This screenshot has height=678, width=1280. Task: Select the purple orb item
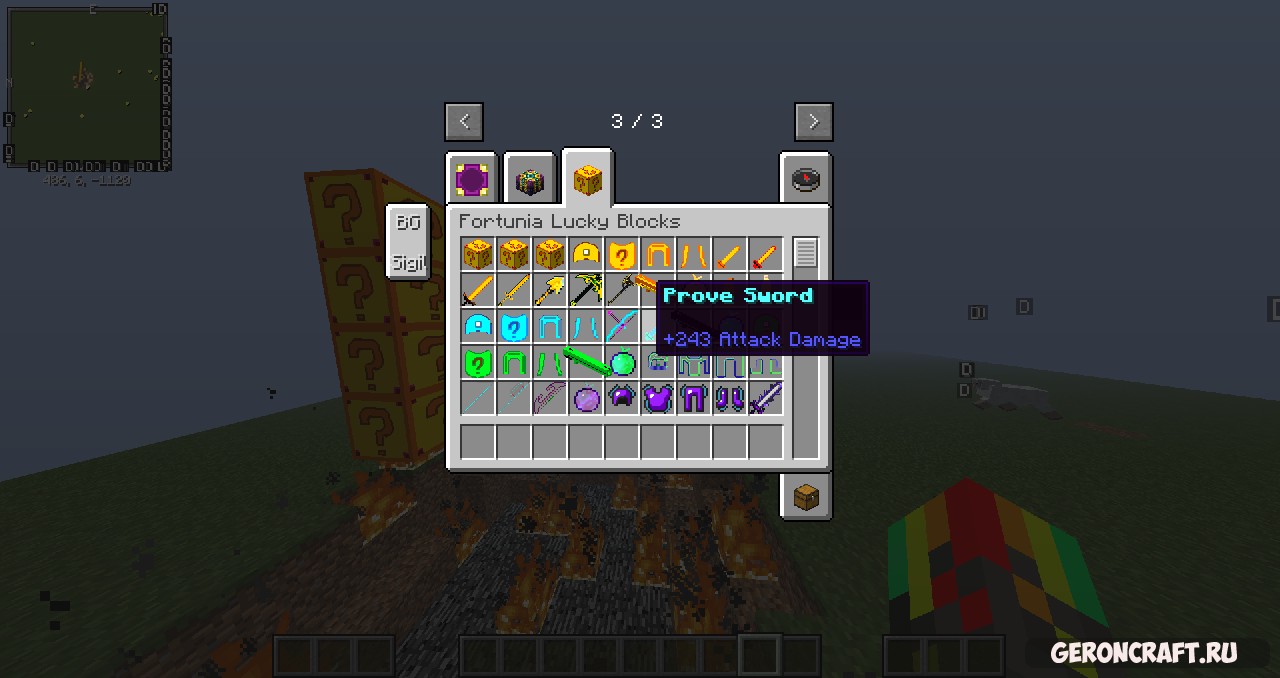point(586,399)
